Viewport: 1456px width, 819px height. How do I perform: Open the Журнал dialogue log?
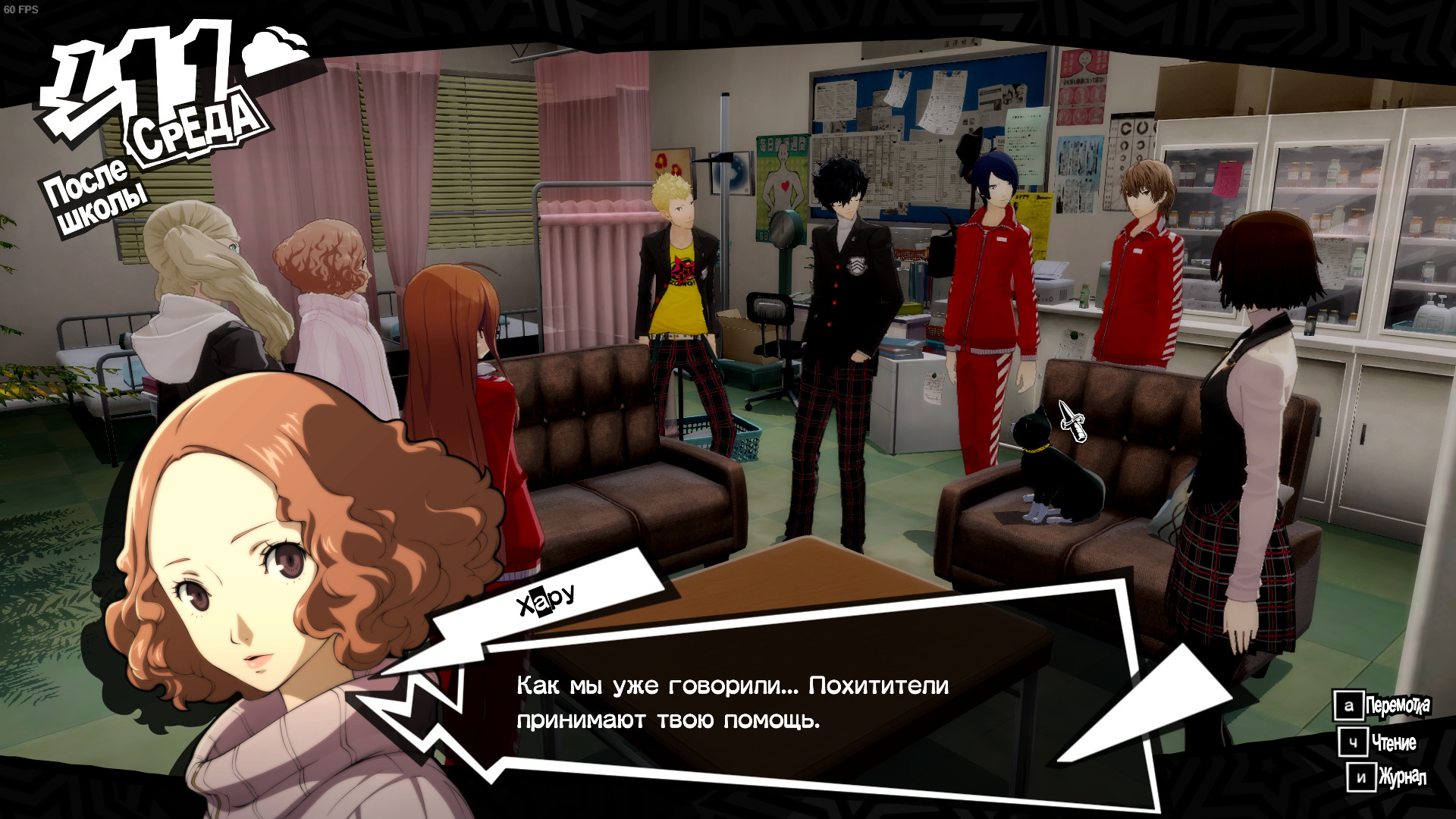[1388, 777]
